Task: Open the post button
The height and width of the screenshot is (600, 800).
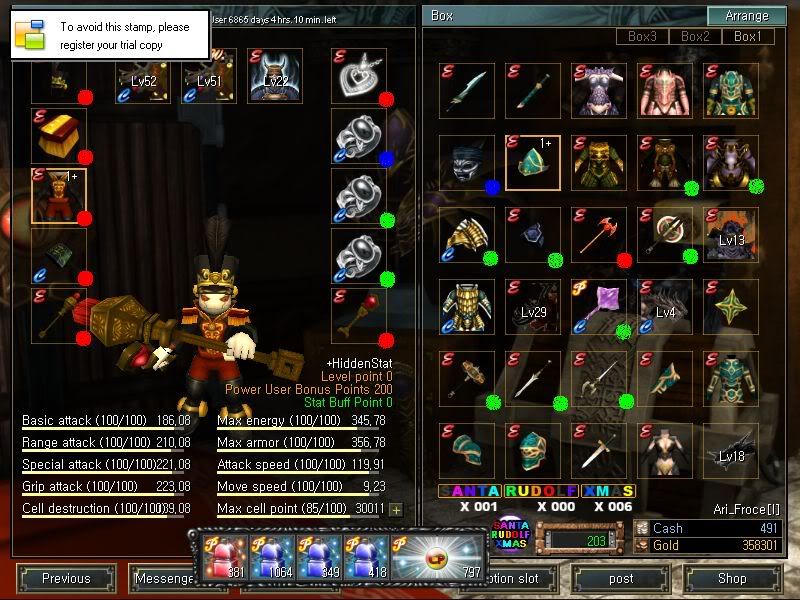Action: pyautogui.click(x=621, y=578)
